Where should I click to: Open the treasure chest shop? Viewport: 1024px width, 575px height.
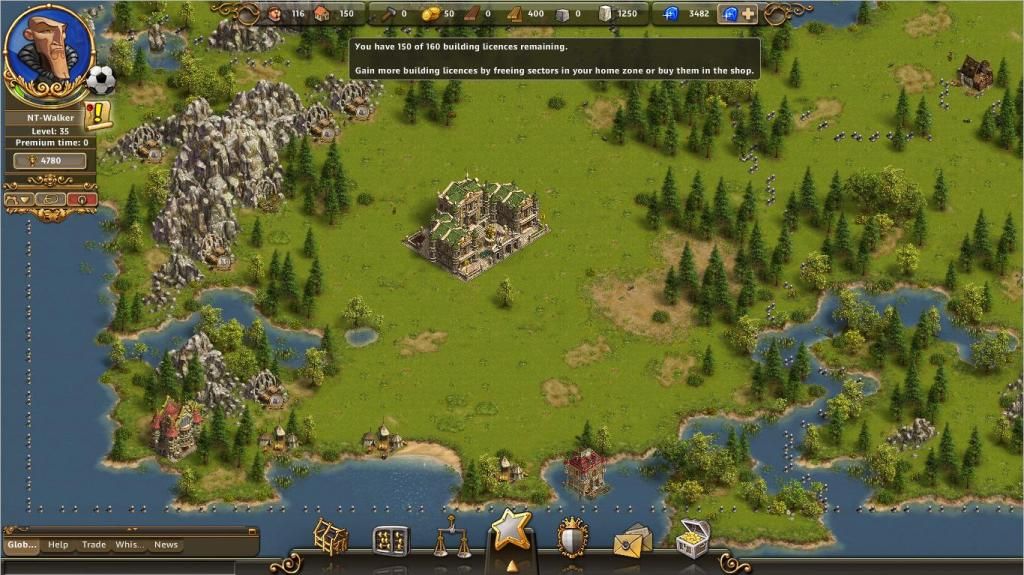coord(692,538)
